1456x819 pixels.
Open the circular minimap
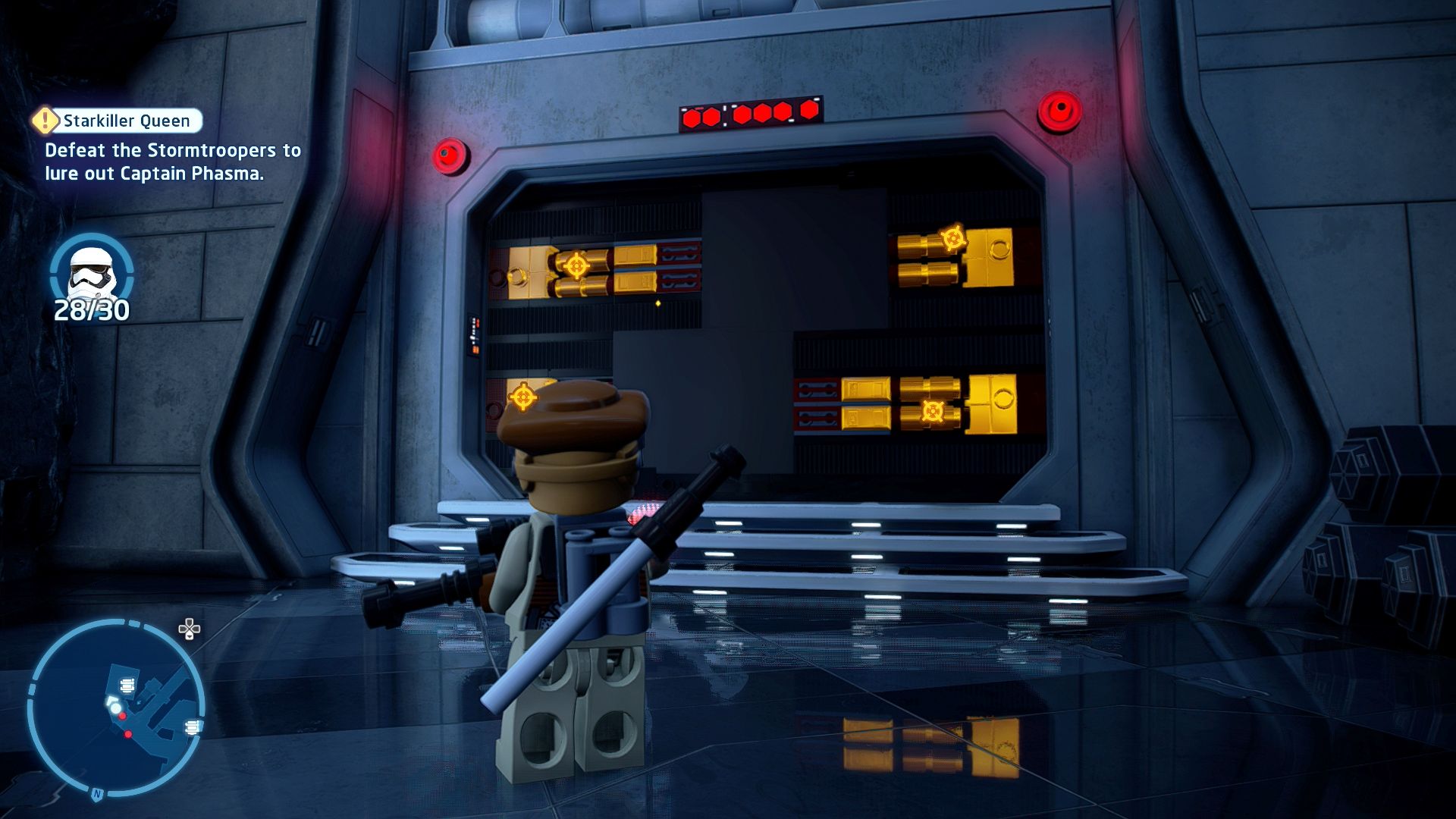116,707
